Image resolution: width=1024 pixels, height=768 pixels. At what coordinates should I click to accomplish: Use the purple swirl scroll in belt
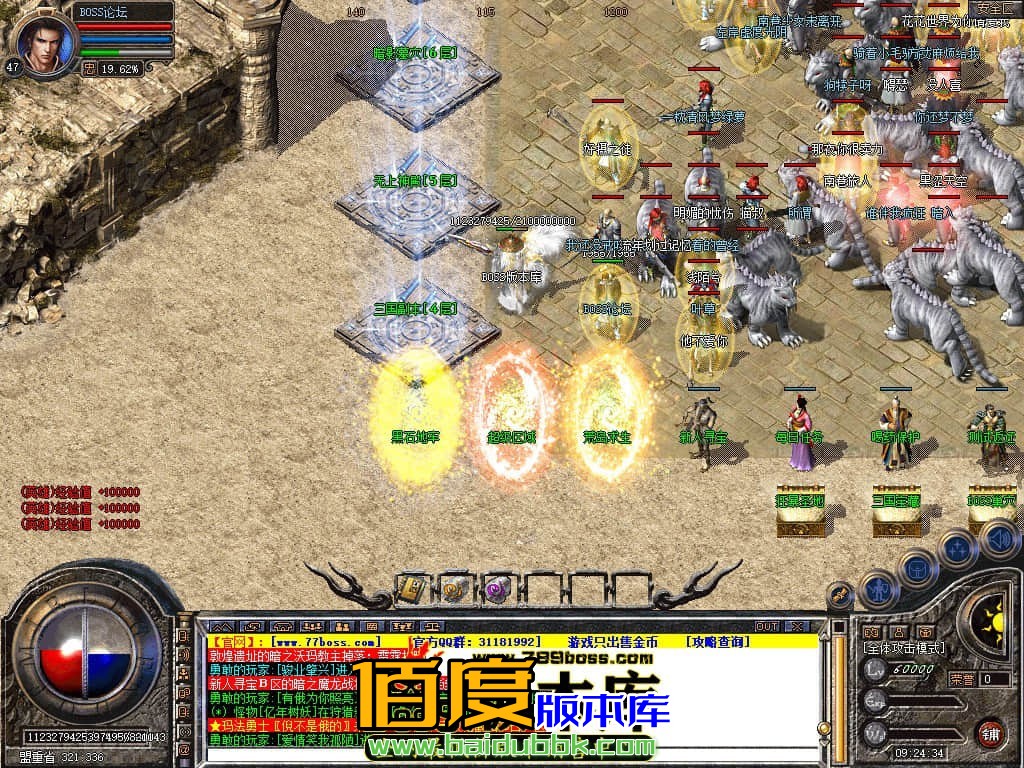pos(497,589)
